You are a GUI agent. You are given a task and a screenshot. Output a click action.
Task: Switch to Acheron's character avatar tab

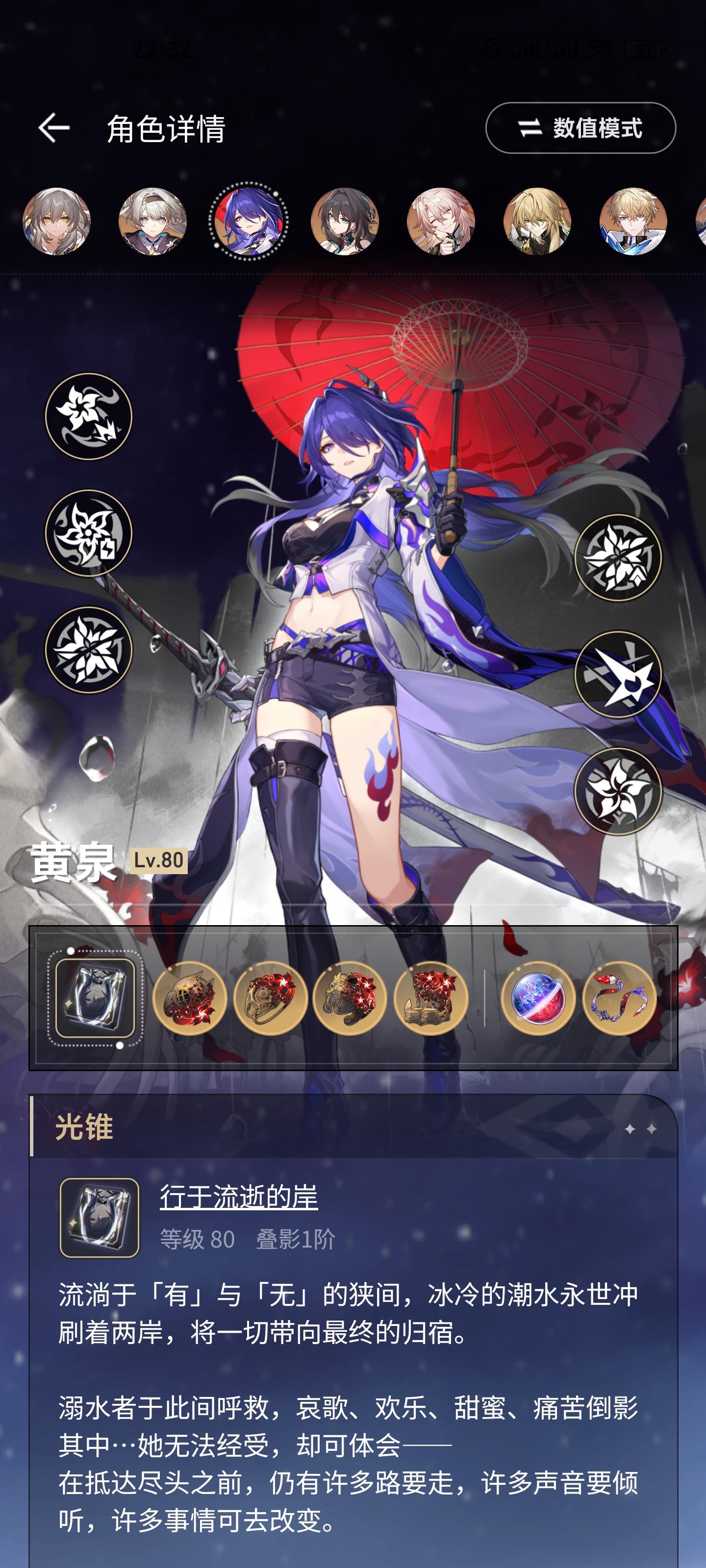click(x=247, y=222)
